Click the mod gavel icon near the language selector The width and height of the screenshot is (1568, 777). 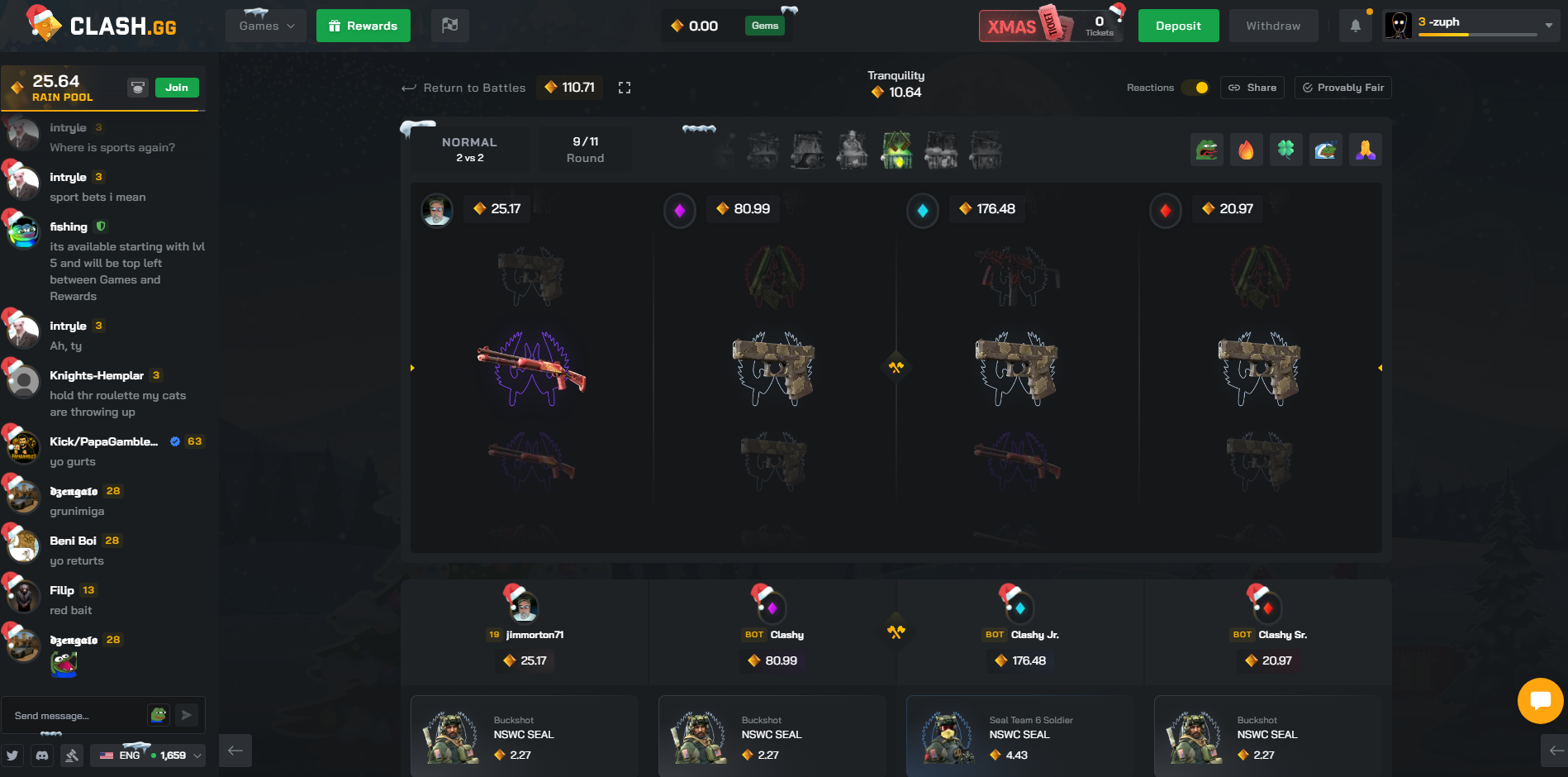coord(73,756)
